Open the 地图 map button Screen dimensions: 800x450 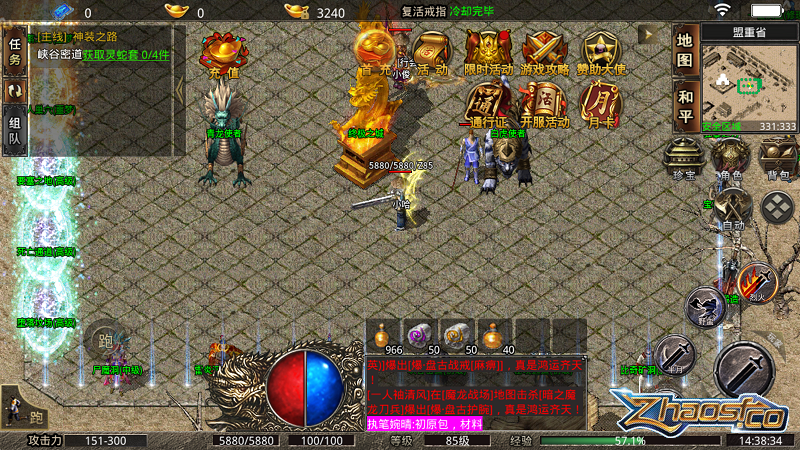point(684,51)
